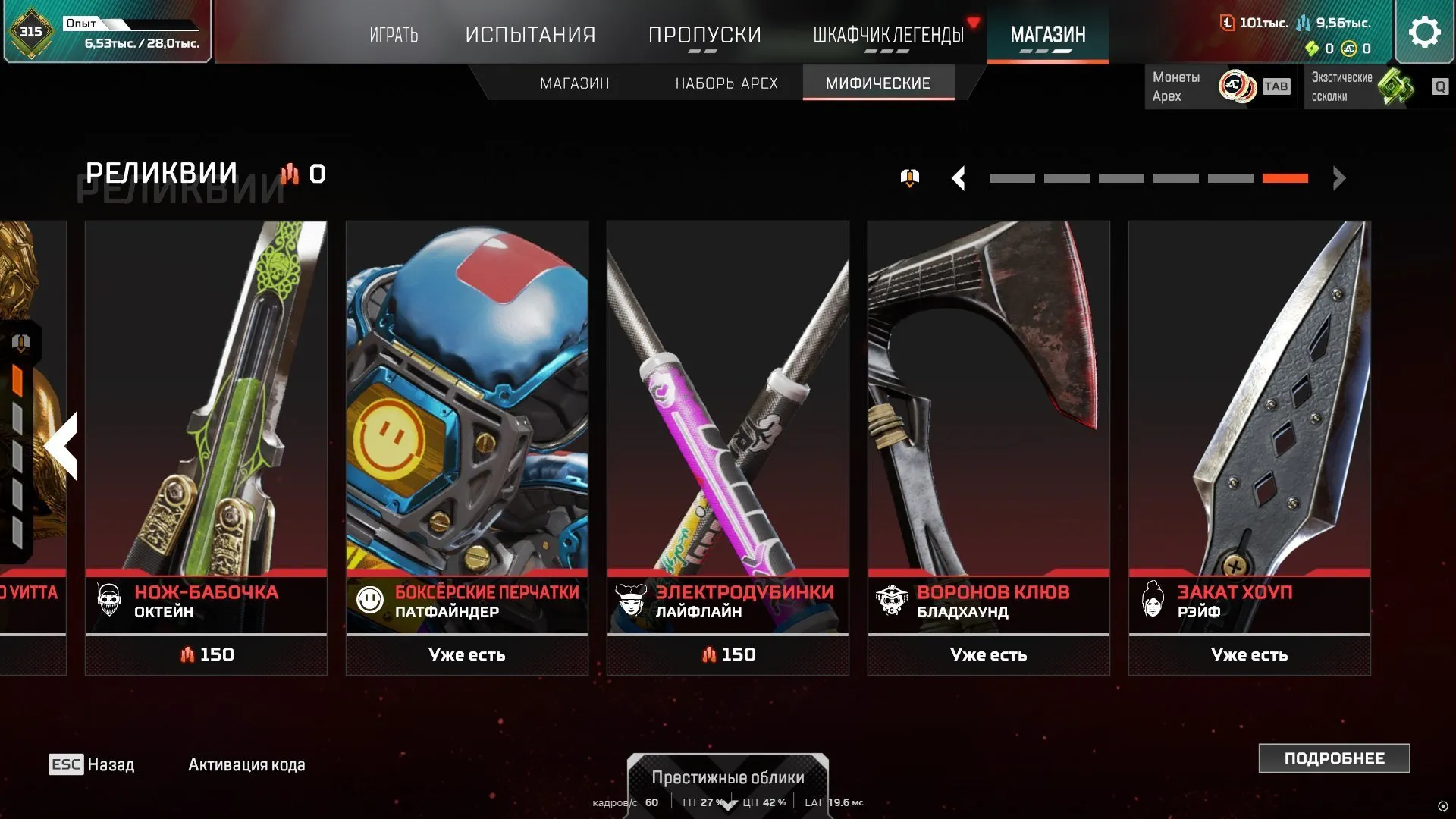Click the level 315 badge emblem
Viewport: 1456px width, 819px height.
[x=30, y=31]
